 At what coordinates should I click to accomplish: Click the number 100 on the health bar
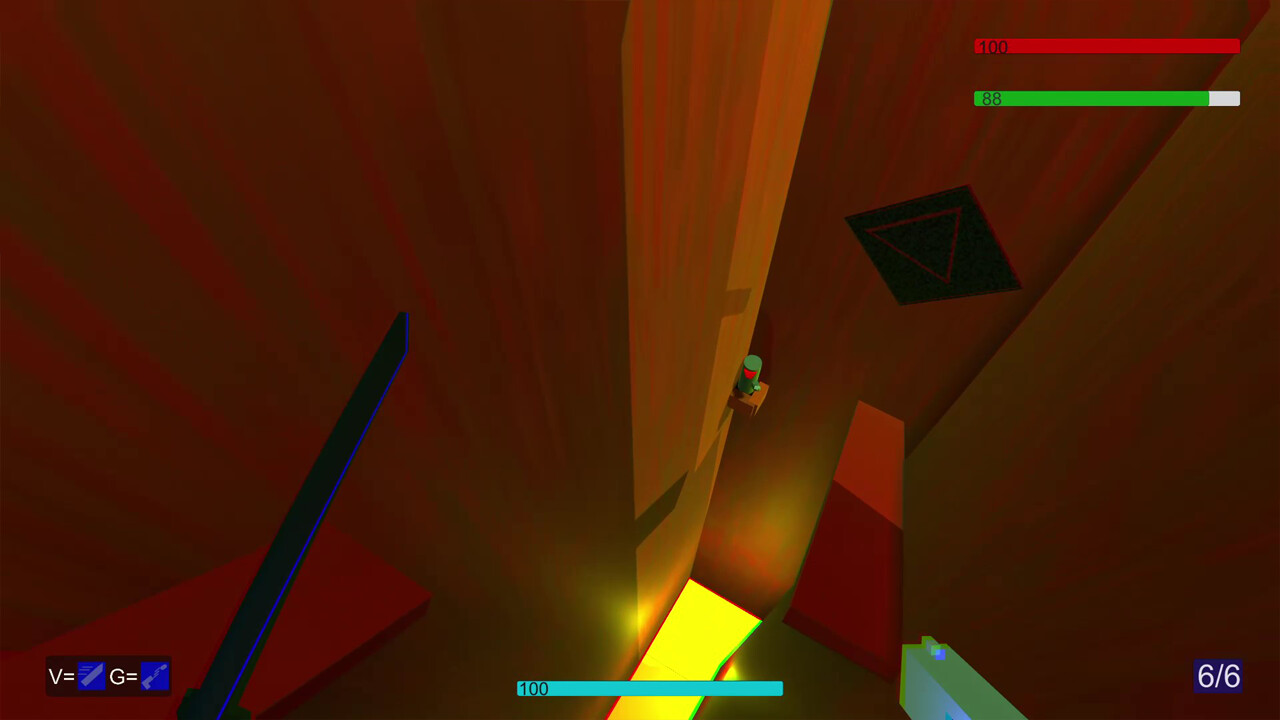991,46
